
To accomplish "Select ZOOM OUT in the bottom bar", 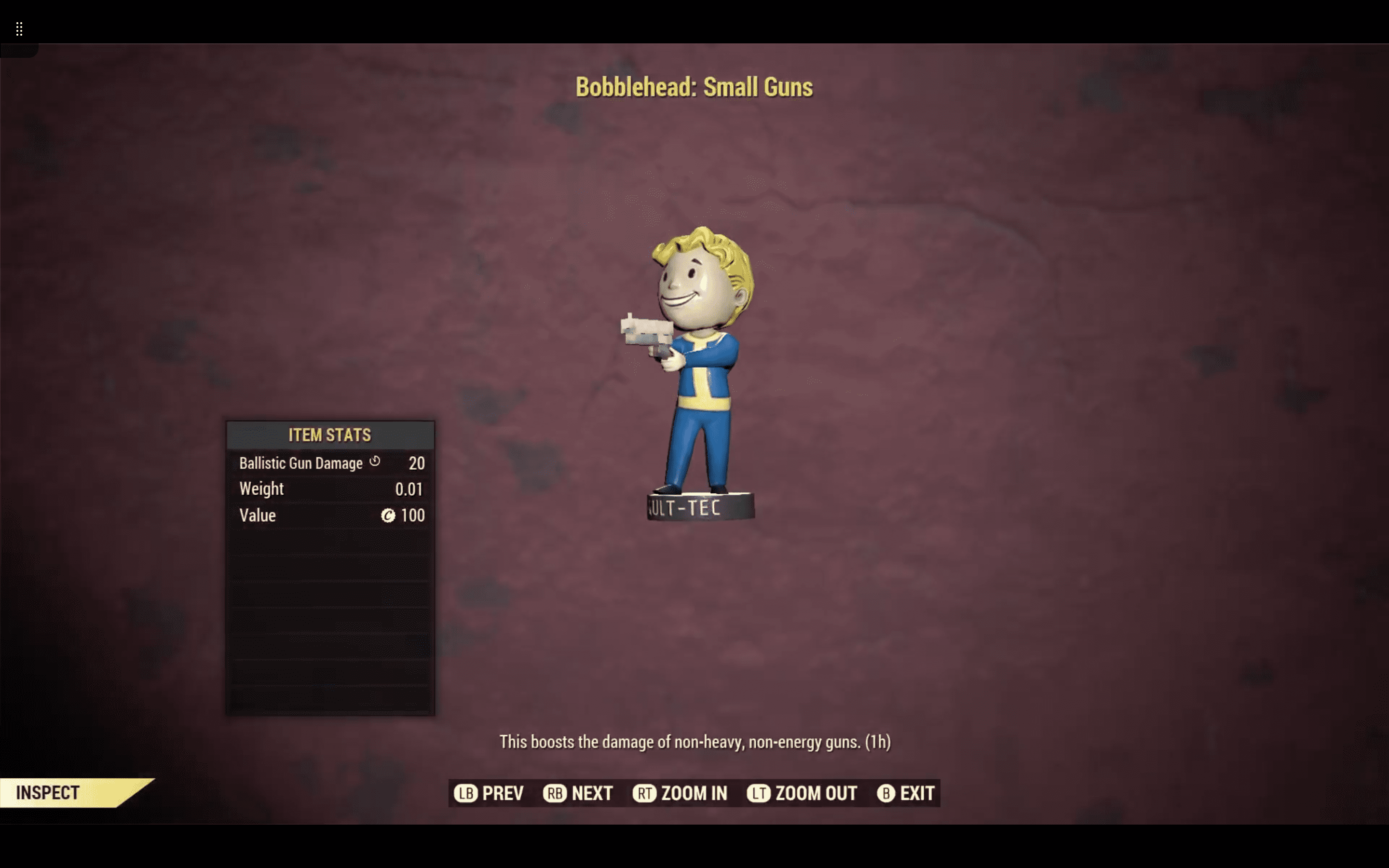I will point(802,793).
